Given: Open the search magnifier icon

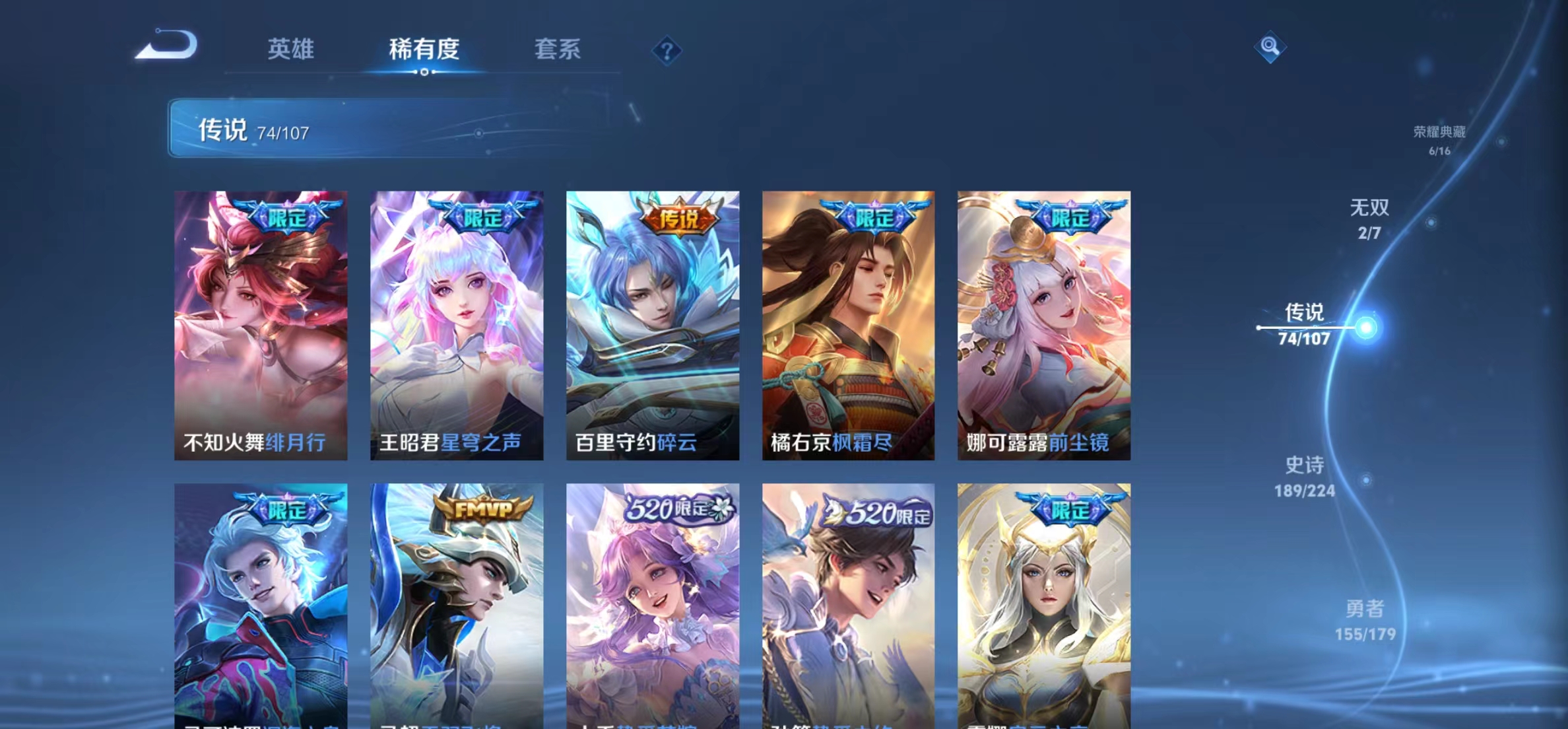Looking at the screenshot, I should tap(1270, 46).
